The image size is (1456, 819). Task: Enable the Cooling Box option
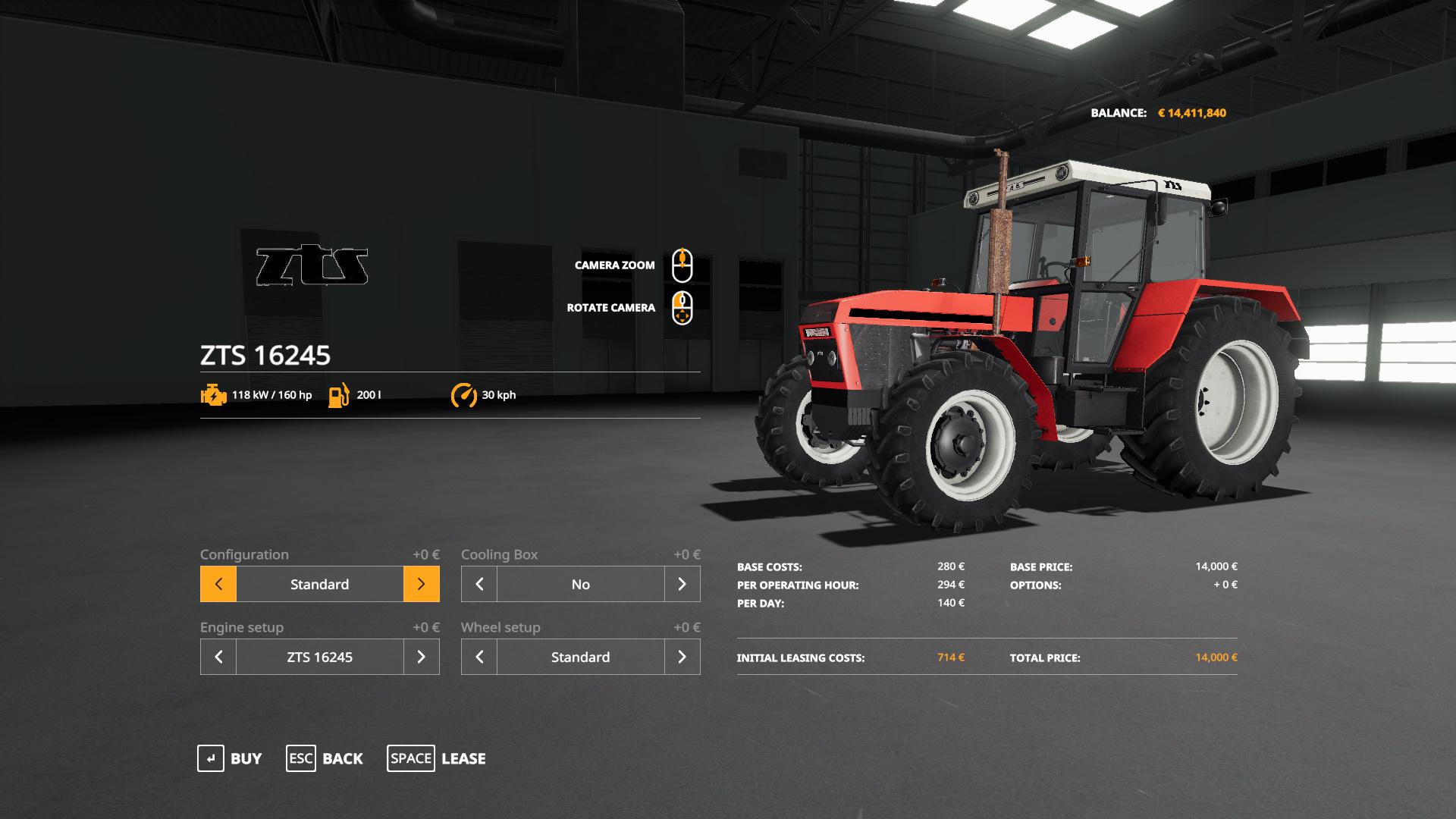tap(682, 584)
